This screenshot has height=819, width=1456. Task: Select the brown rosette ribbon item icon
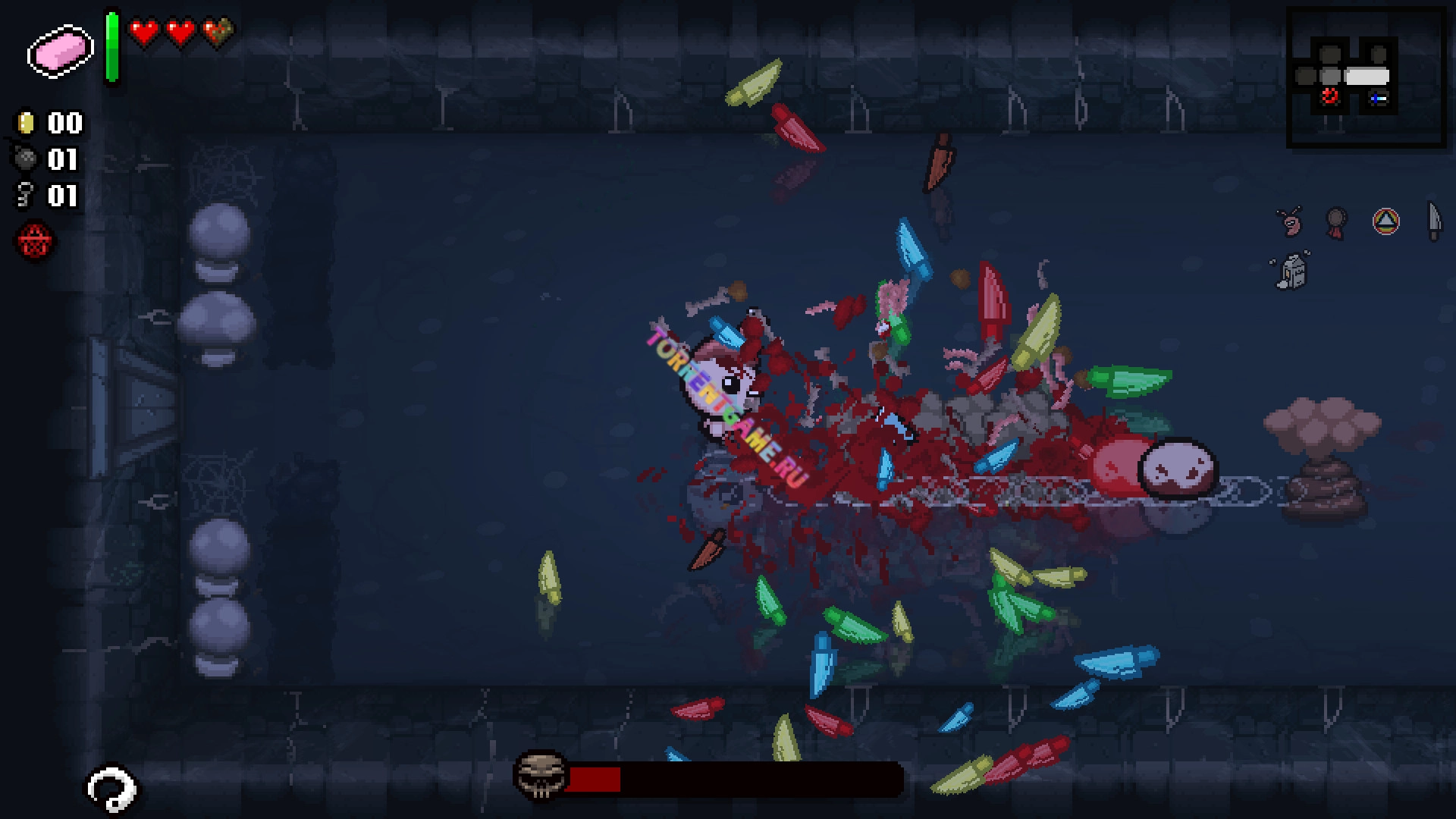(1336, 222)
